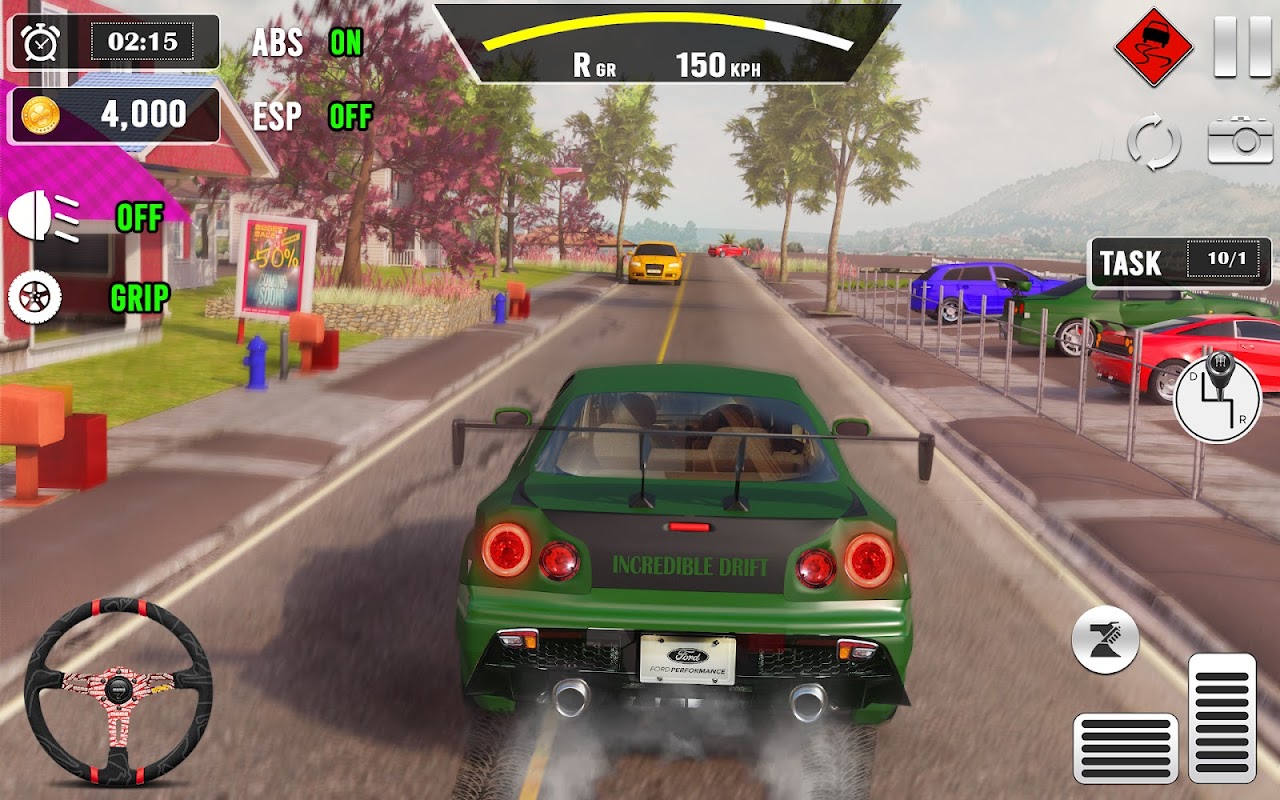Tap the red skid warning icon

[1153, 46]
